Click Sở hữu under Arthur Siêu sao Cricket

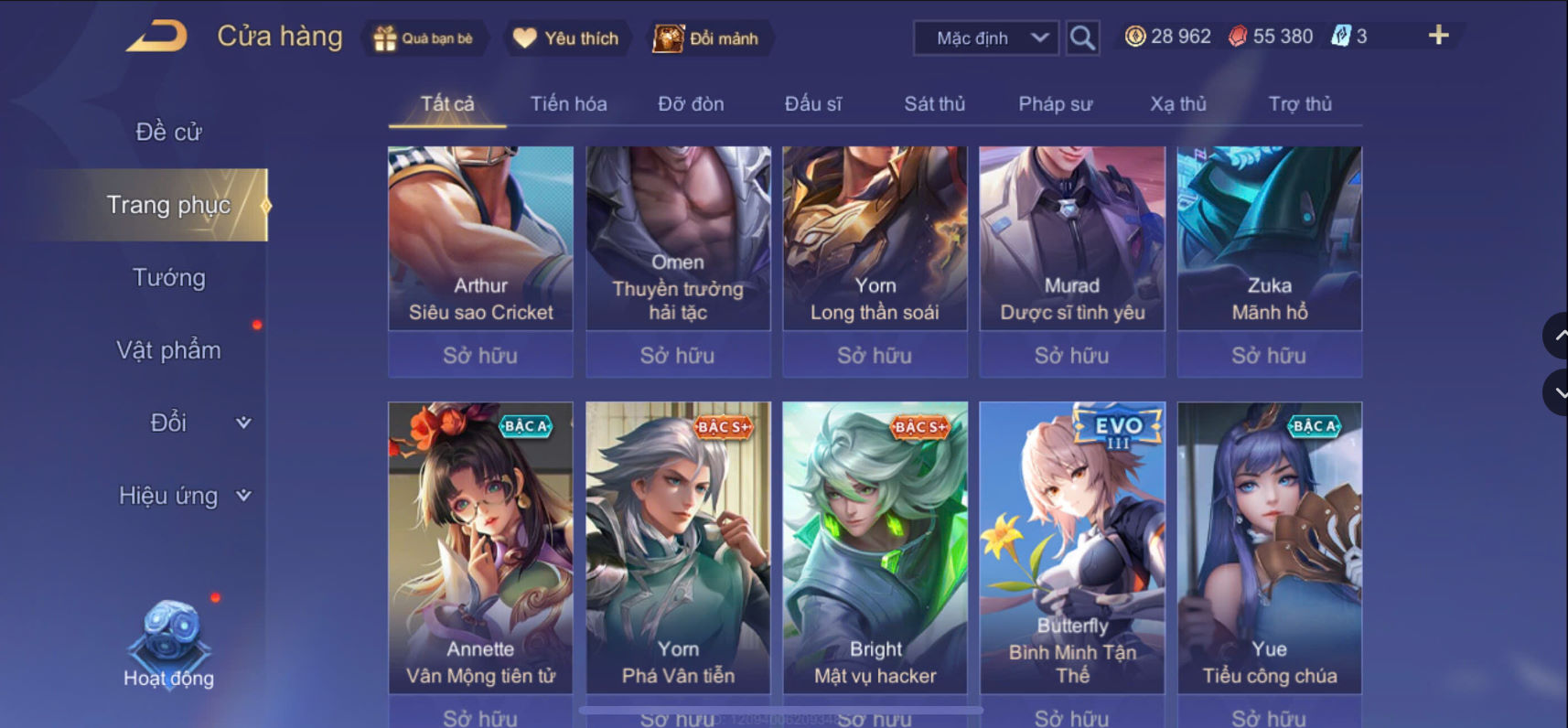click(x=480, y=356)
